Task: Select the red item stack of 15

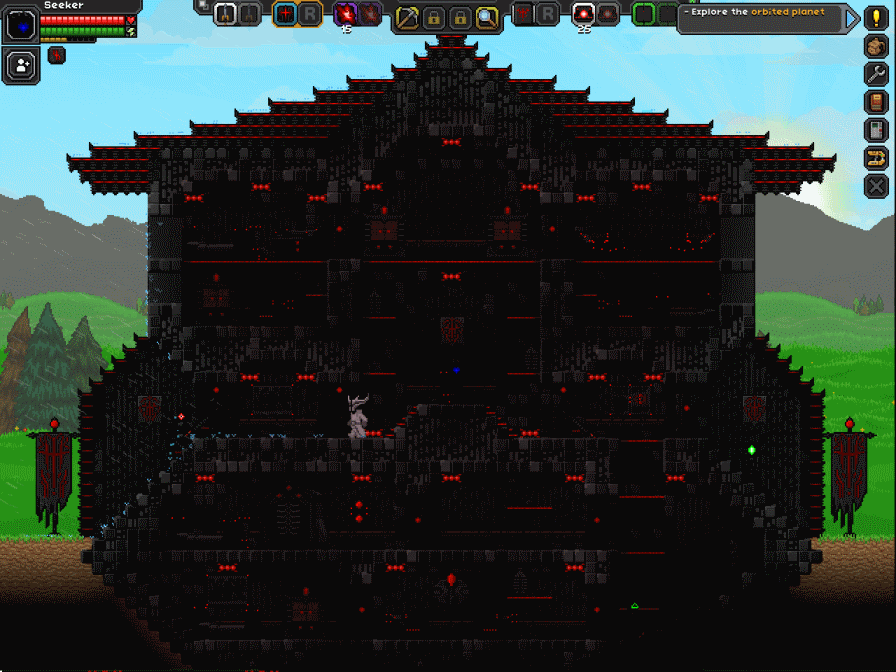Action: click(x=346, y=14)
